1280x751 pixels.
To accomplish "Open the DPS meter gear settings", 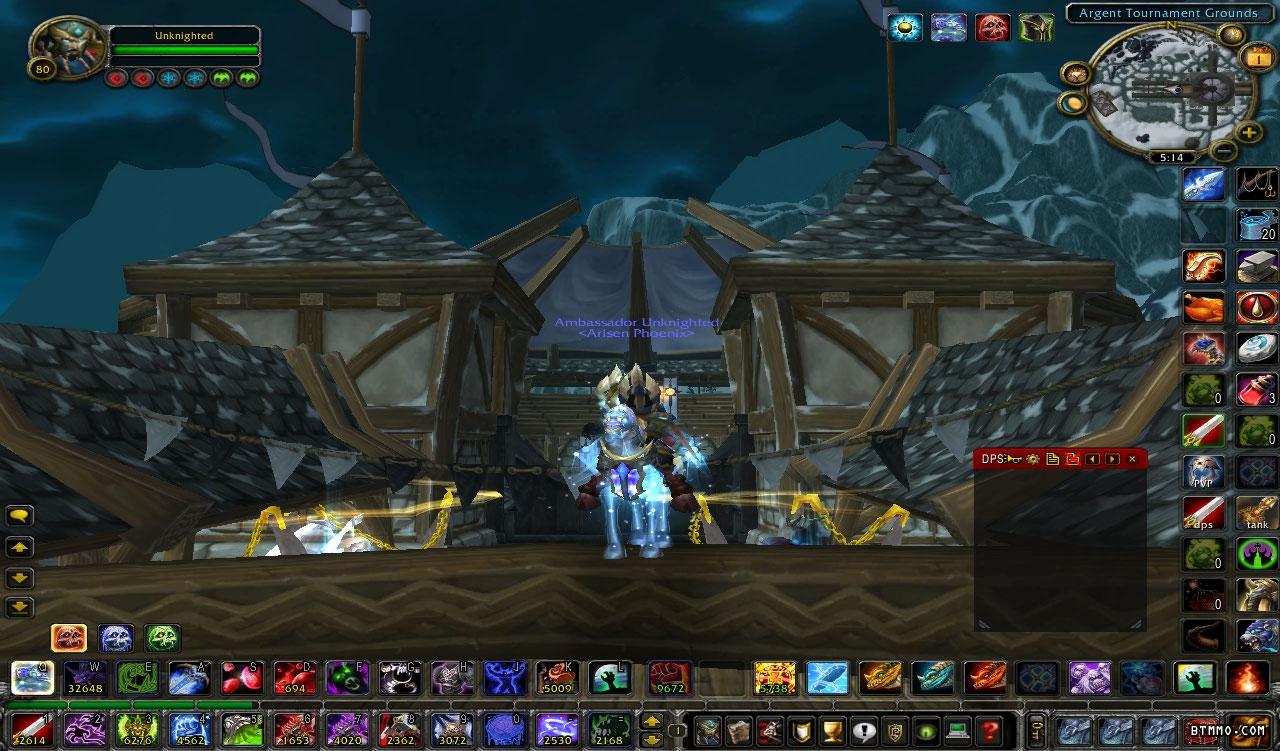I will coord(1033,459).
